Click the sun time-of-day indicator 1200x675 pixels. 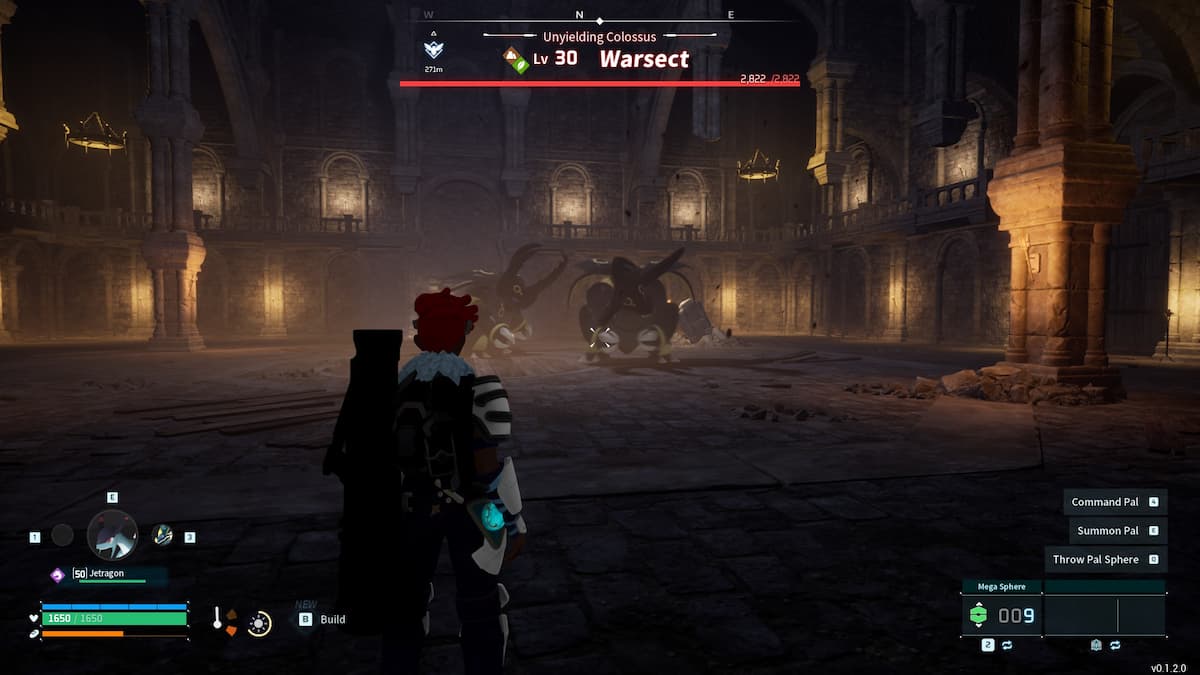[x=259, y=623]
